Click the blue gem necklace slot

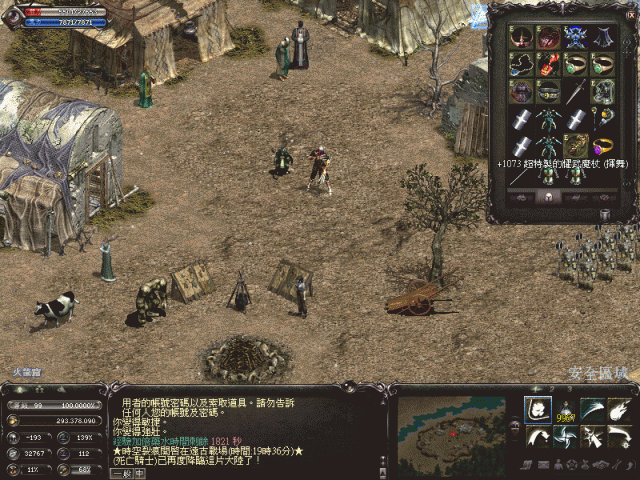point(520,66)
